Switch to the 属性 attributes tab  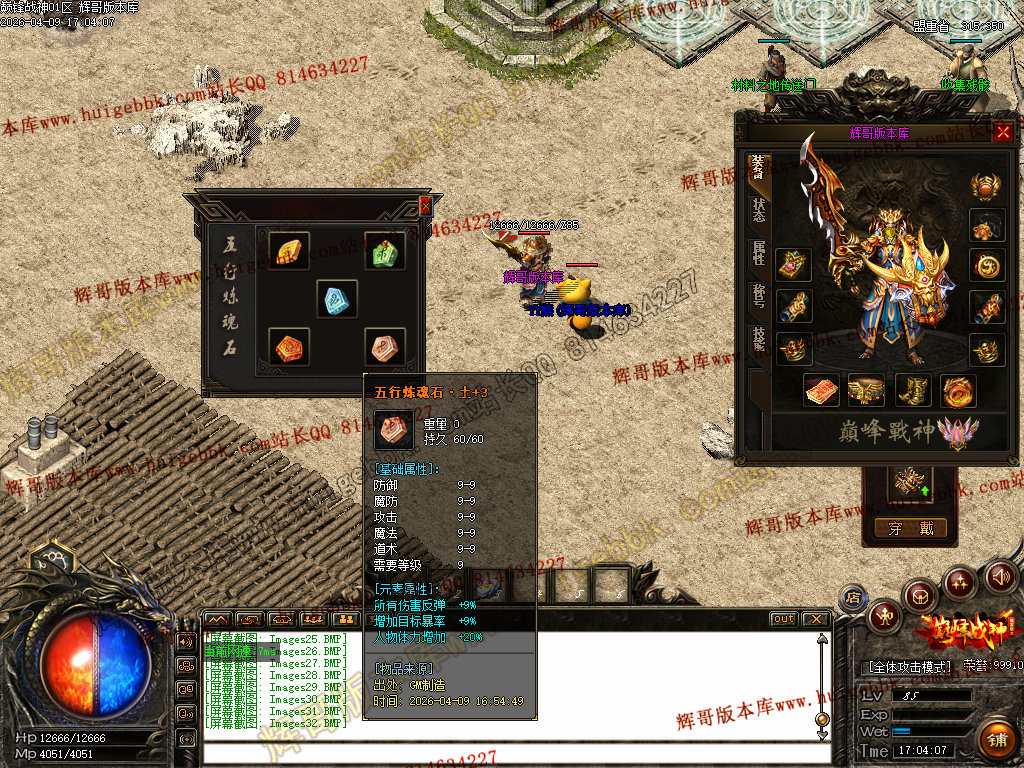[759, 253]
